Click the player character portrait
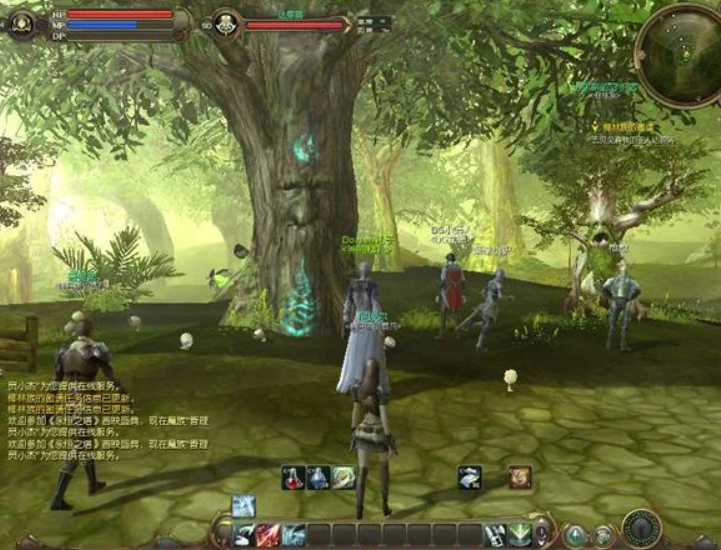The image size is (721, 550). pyautogui.click(x=21, y=23)
